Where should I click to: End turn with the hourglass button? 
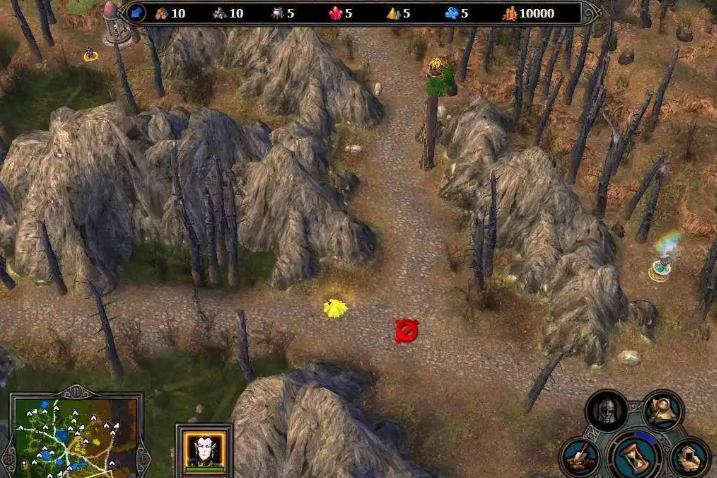[634, 455]
